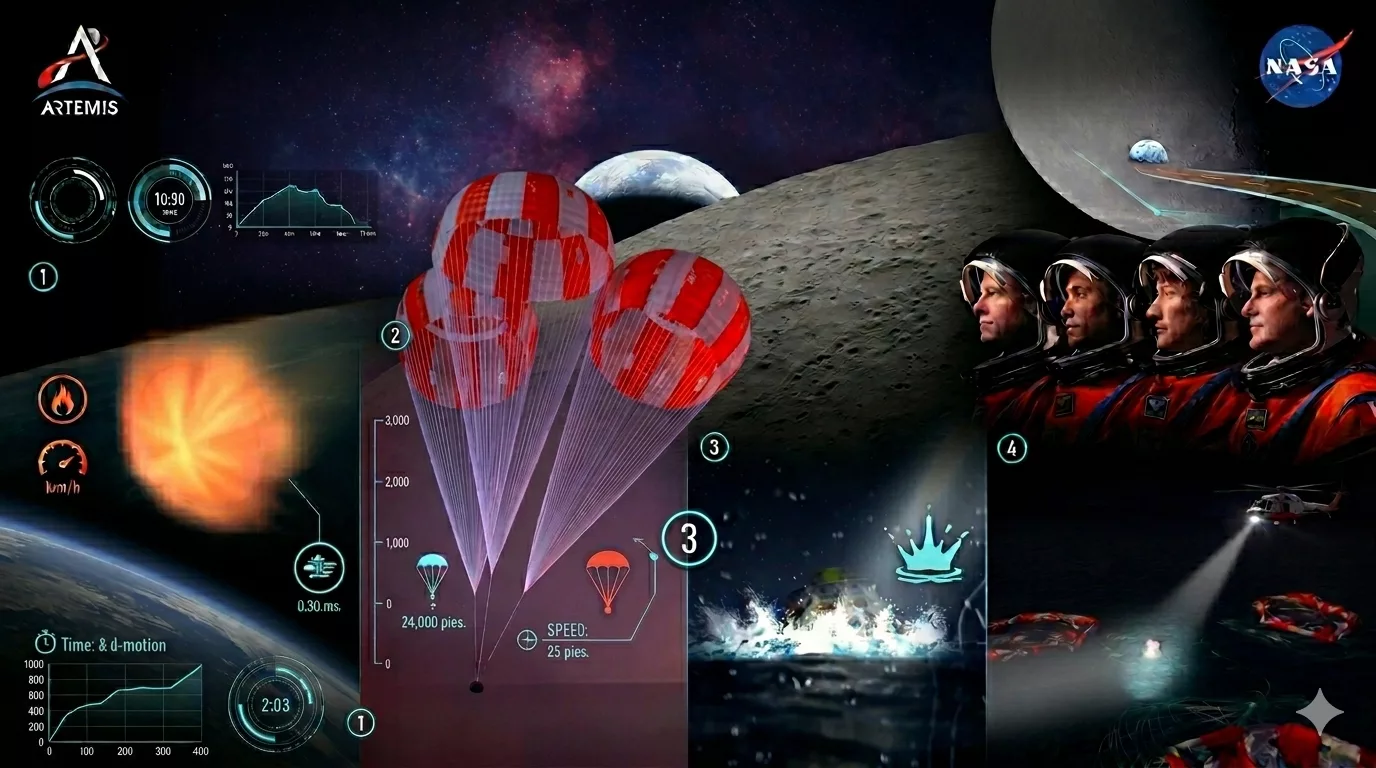The height and width of the screenshot is (768, 1376).
Task: Choose the large circled number 3
Action: click(x=689, y=539)
